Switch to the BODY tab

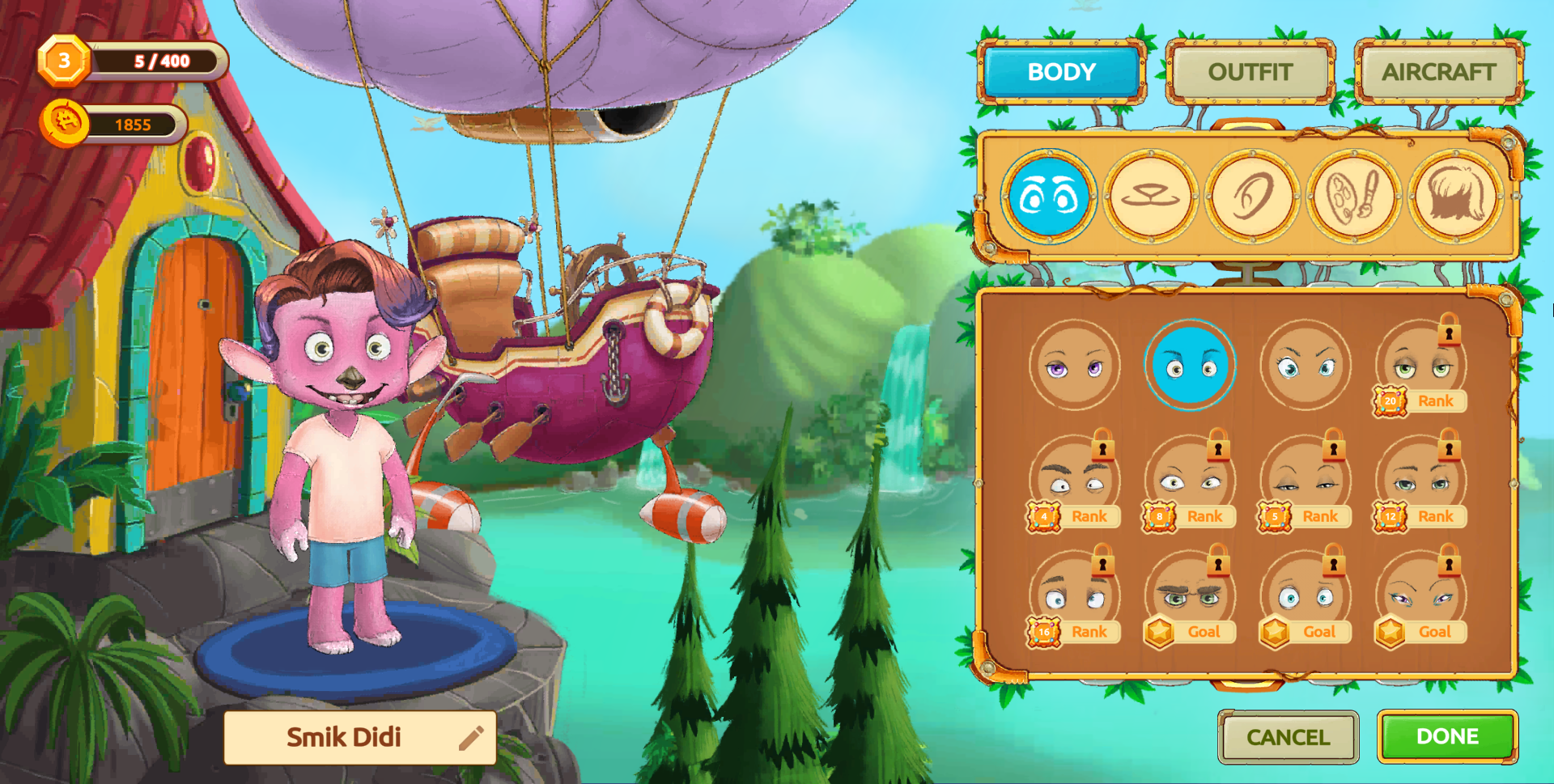pyautogui.click(x=1061, y=72)
